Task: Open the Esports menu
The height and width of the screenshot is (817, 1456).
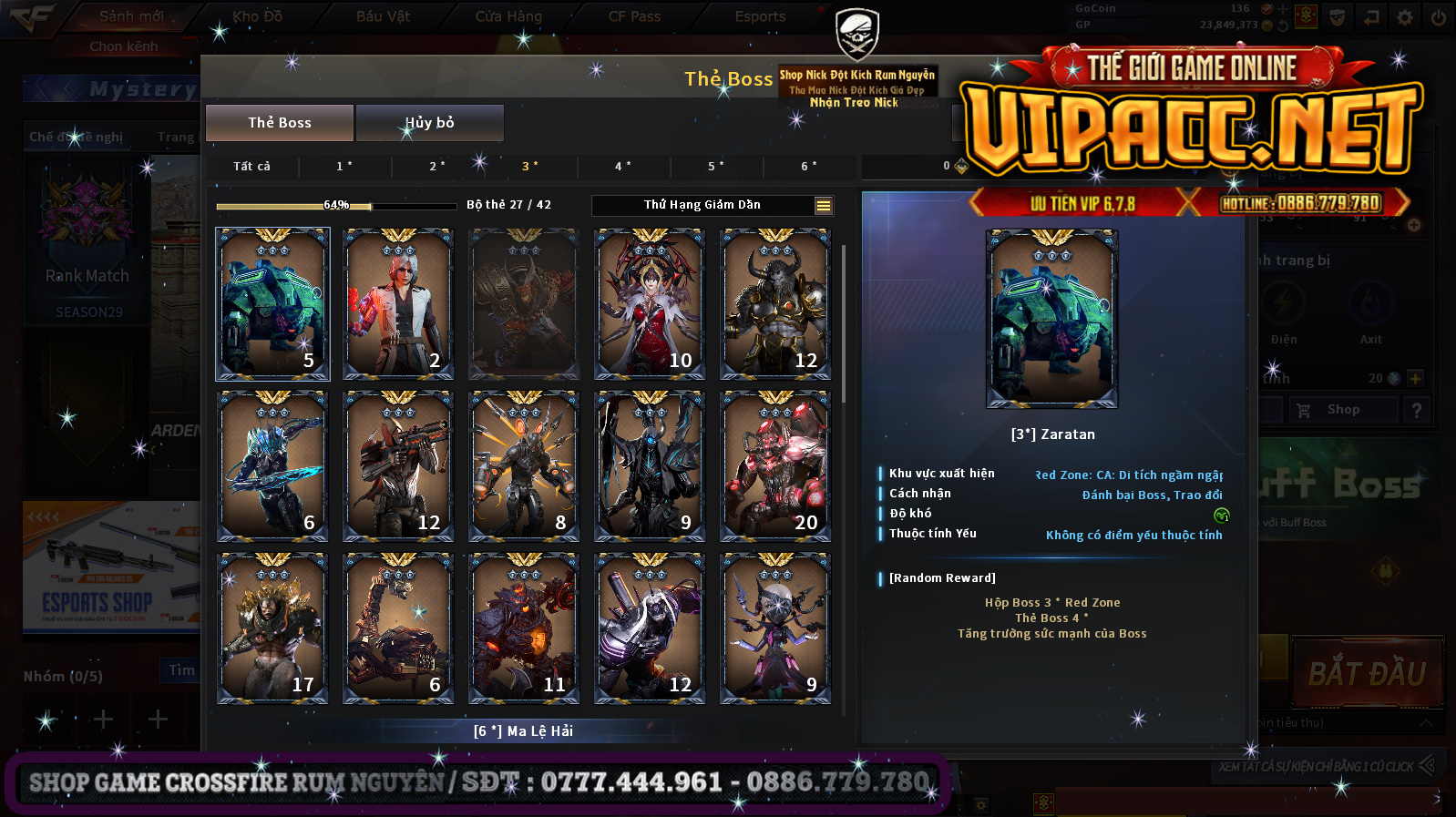Action: pyautogui.click(x=760, y=16)
